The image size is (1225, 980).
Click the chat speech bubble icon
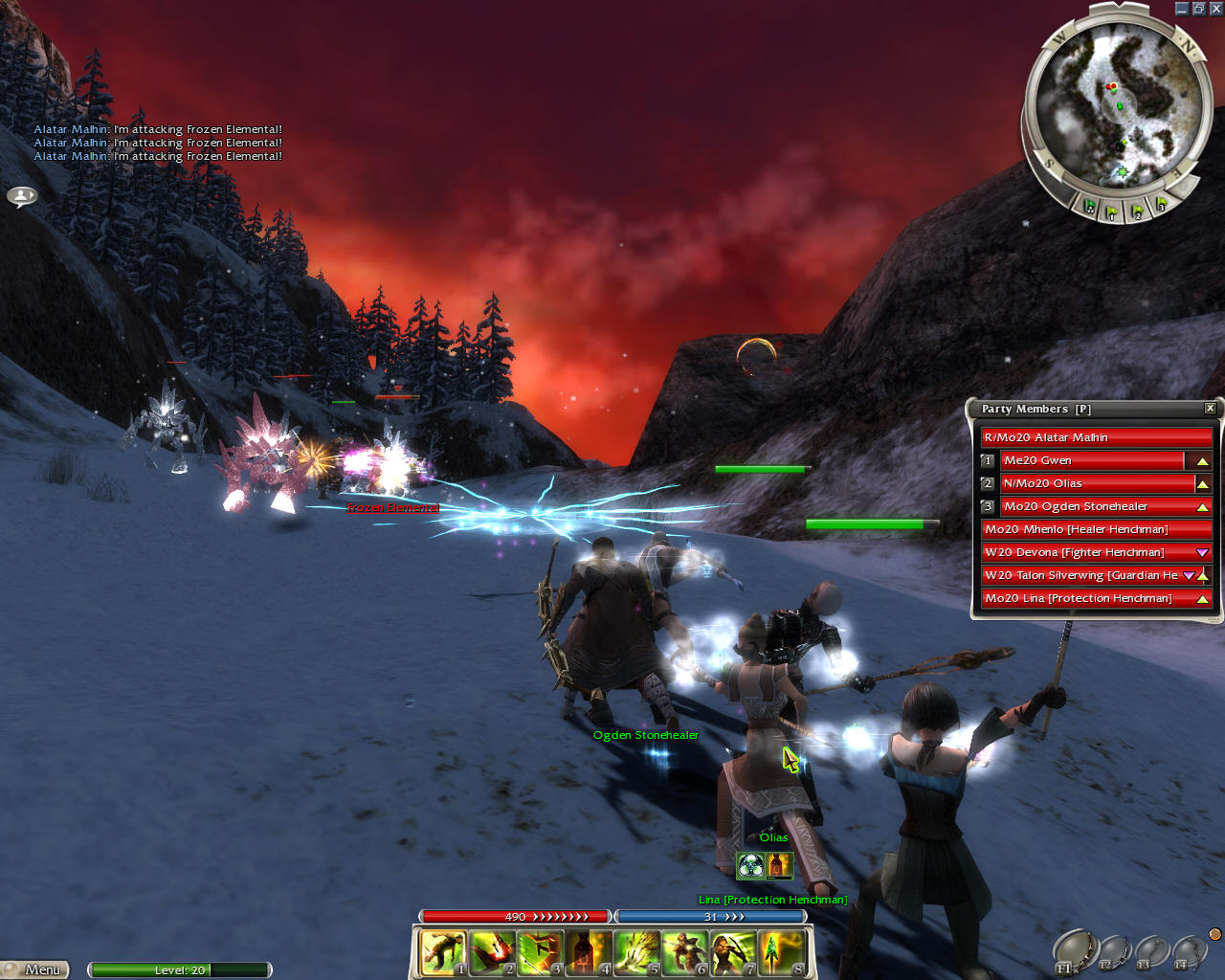pos(22,196)
